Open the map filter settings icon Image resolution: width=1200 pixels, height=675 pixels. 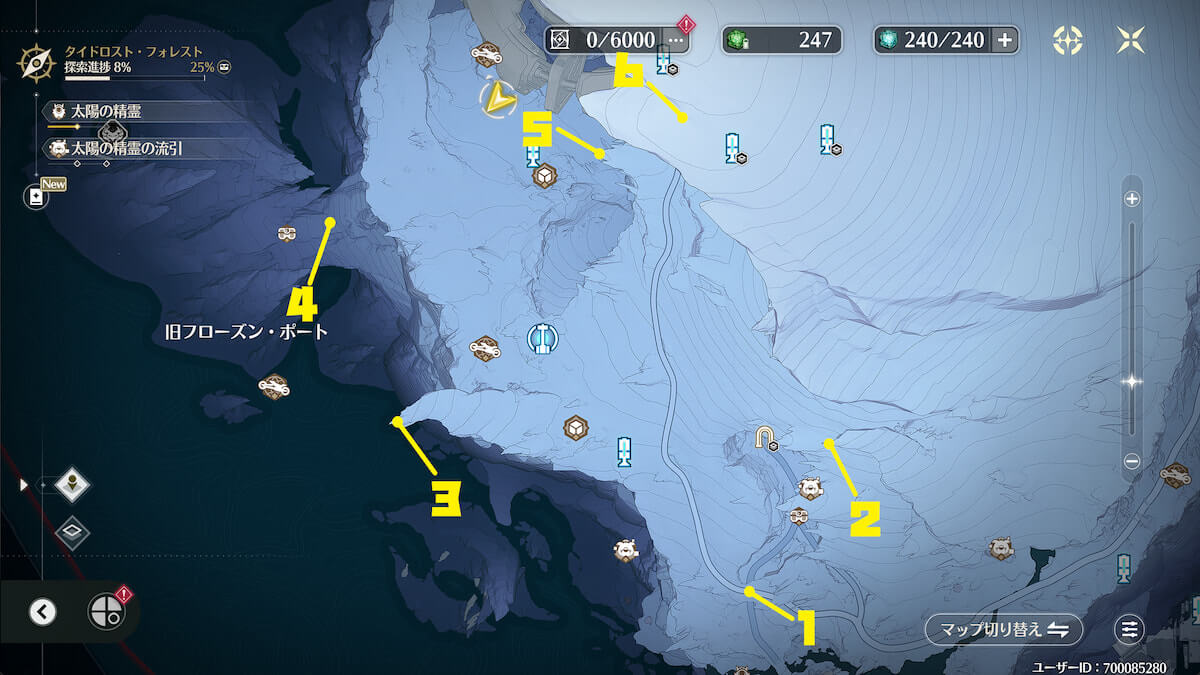tap(1130, 629)
